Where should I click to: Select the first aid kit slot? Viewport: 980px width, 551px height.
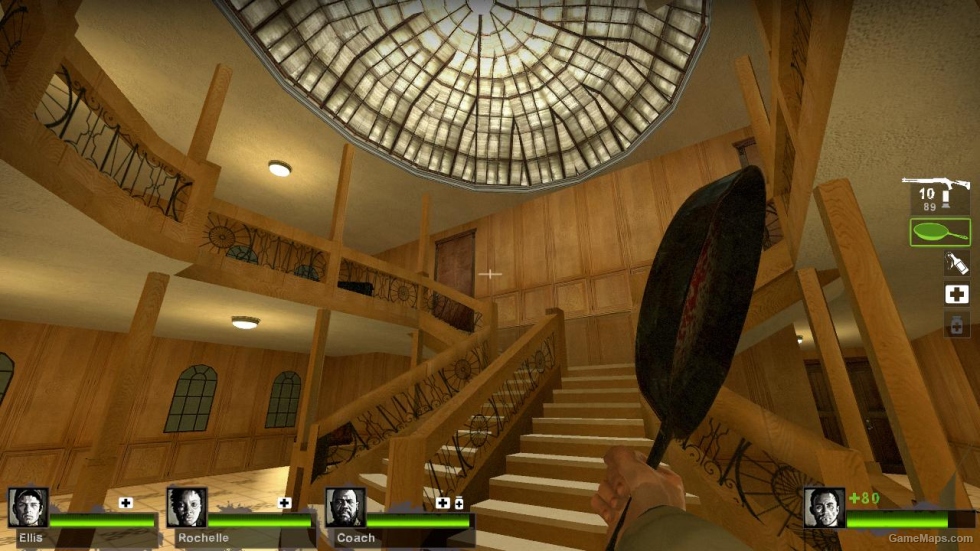(x=956, y=294)
